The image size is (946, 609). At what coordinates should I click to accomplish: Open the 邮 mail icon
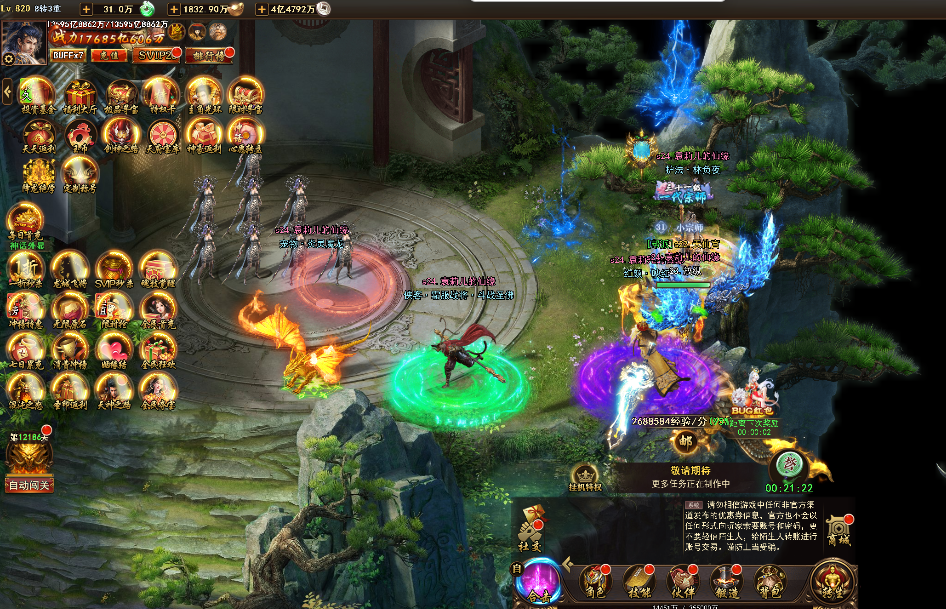pyautogui.click(x=685, y=441)
